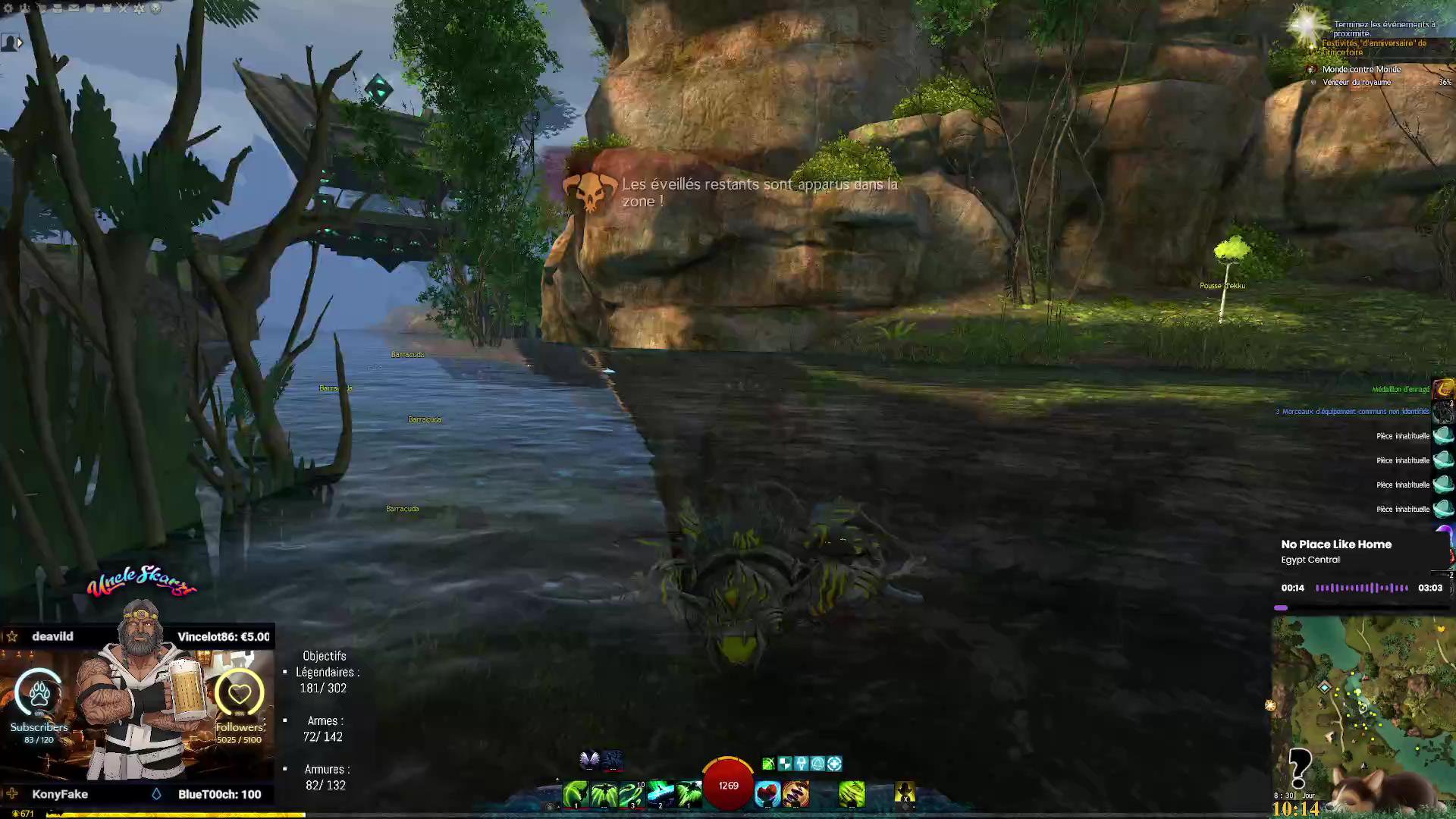Click the unidentified common gear loot entry
This screenshot has width=1456, height=819.
pos(1352,412)
